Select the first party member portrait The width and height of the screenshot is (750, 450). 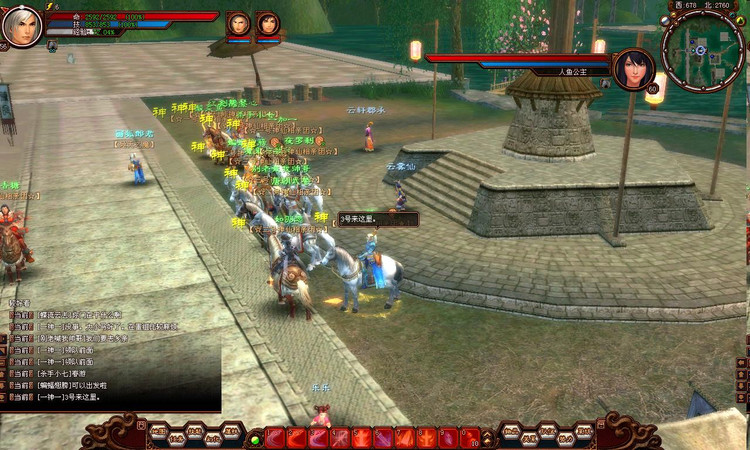point(238,23)
